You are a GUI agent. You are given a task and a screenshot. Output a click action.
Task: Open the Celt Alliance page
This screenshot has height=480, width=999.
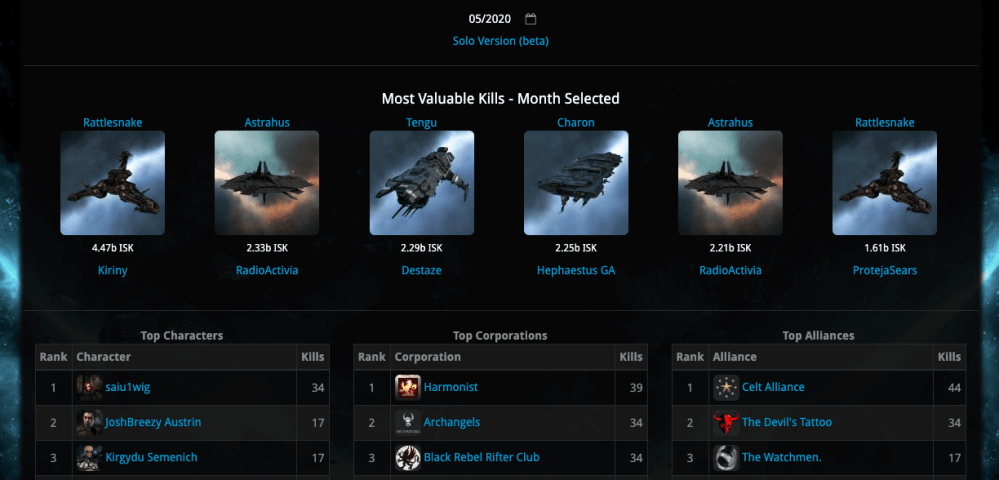773,387
